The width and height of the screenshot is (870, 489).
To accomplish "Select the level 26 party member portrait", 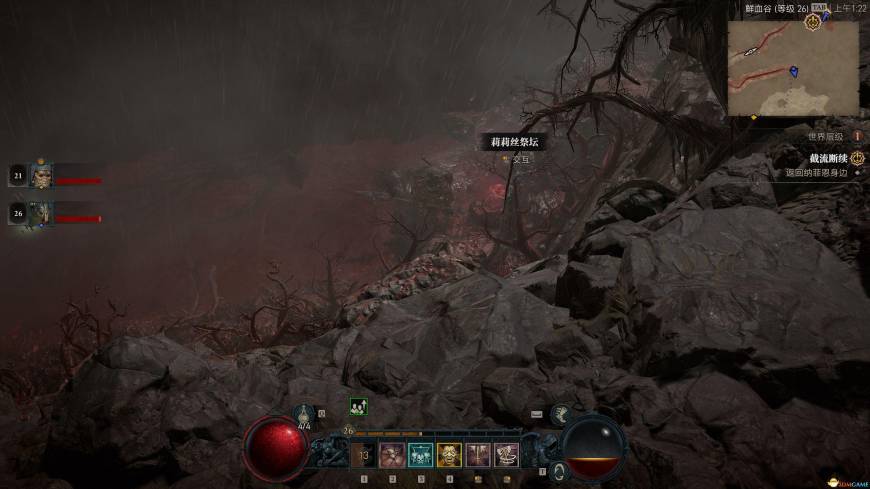I will 42,213.
